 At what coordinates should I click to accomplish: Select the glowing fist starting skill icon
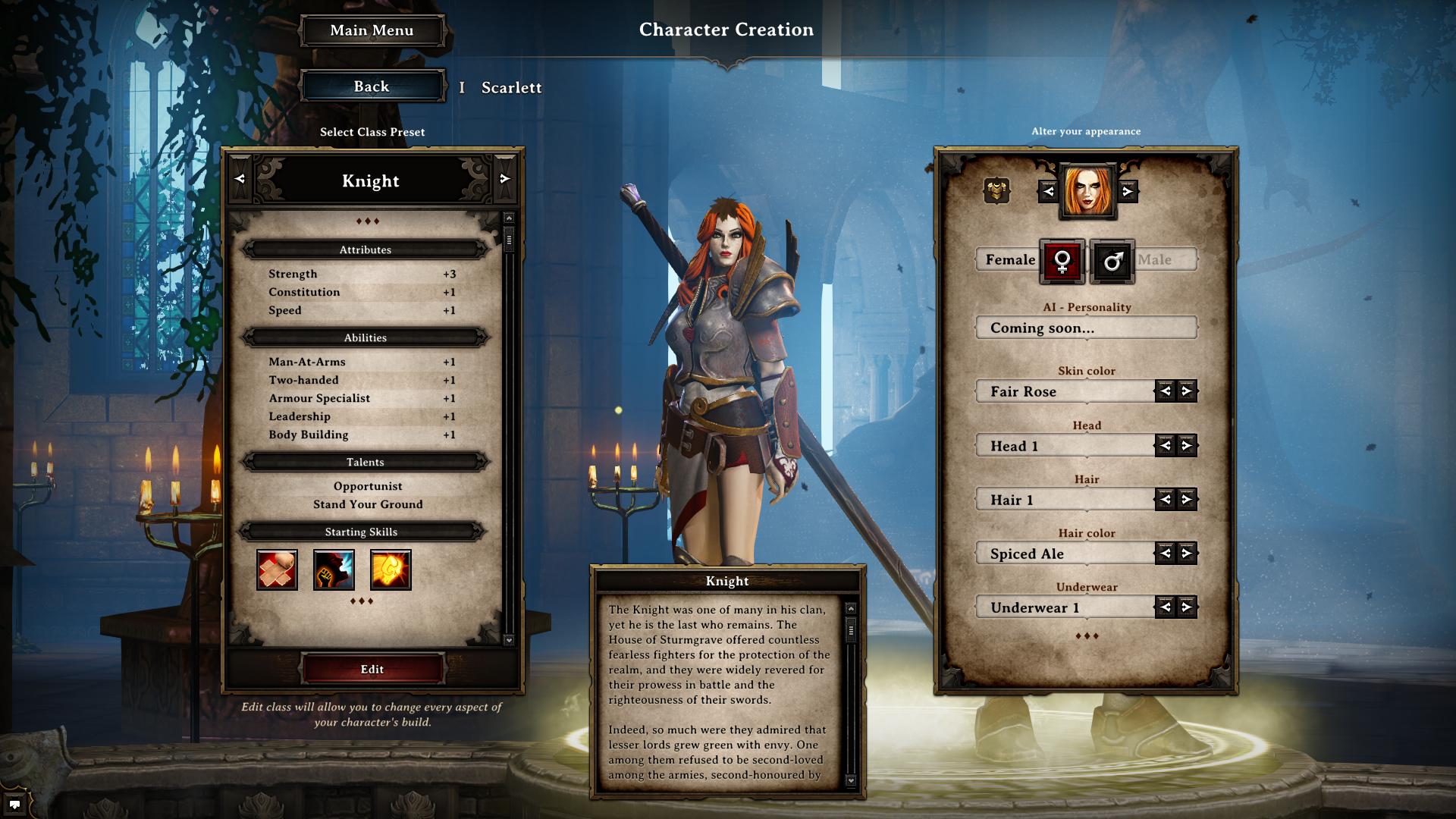[x=334, y=570]
